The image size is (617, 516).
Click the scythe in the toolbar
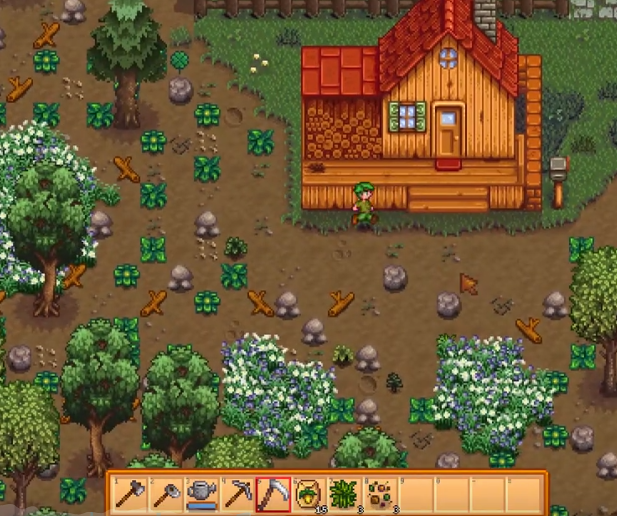coord(272,492)
